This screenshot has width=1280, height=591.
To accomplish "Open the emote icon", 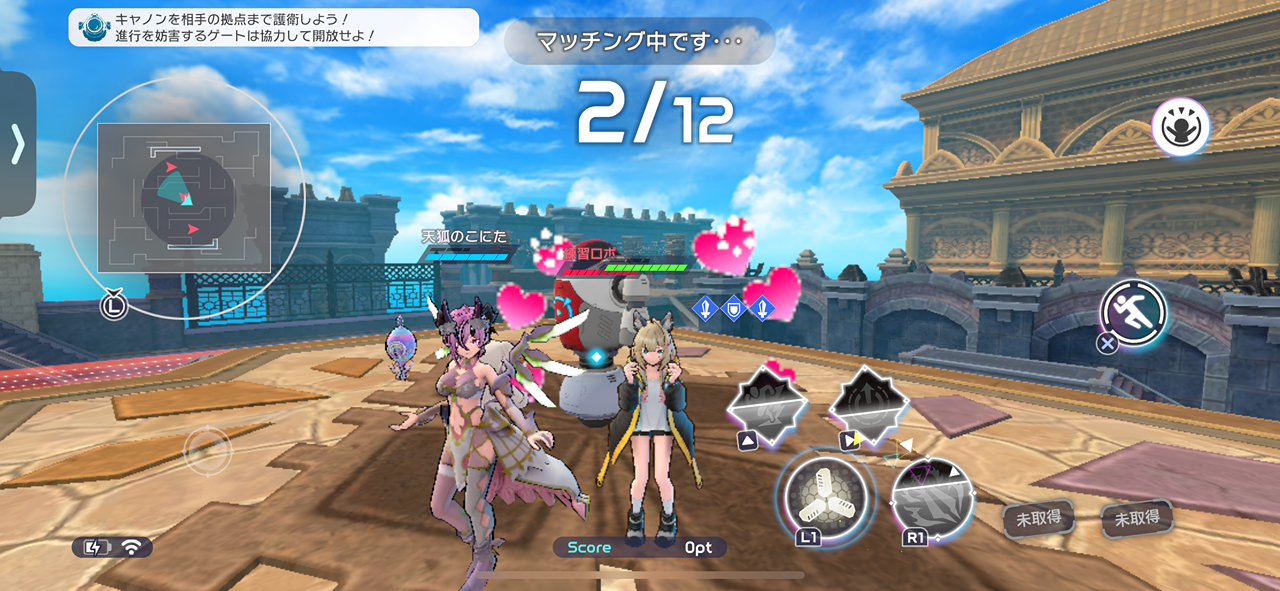I will click(x=1180, y=127).
